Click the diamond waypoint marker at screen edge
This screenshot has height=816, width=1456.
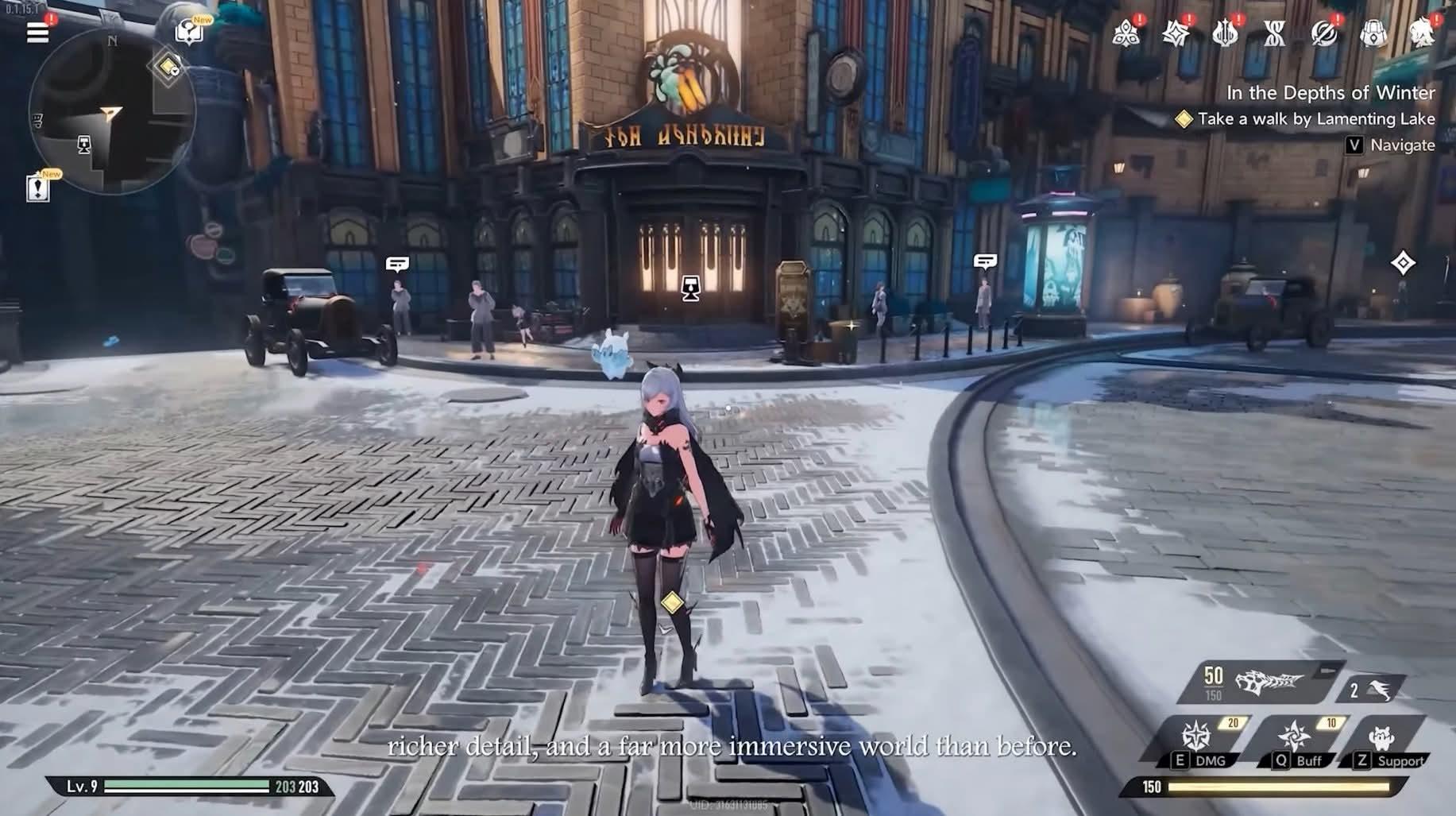[1403, 263]
